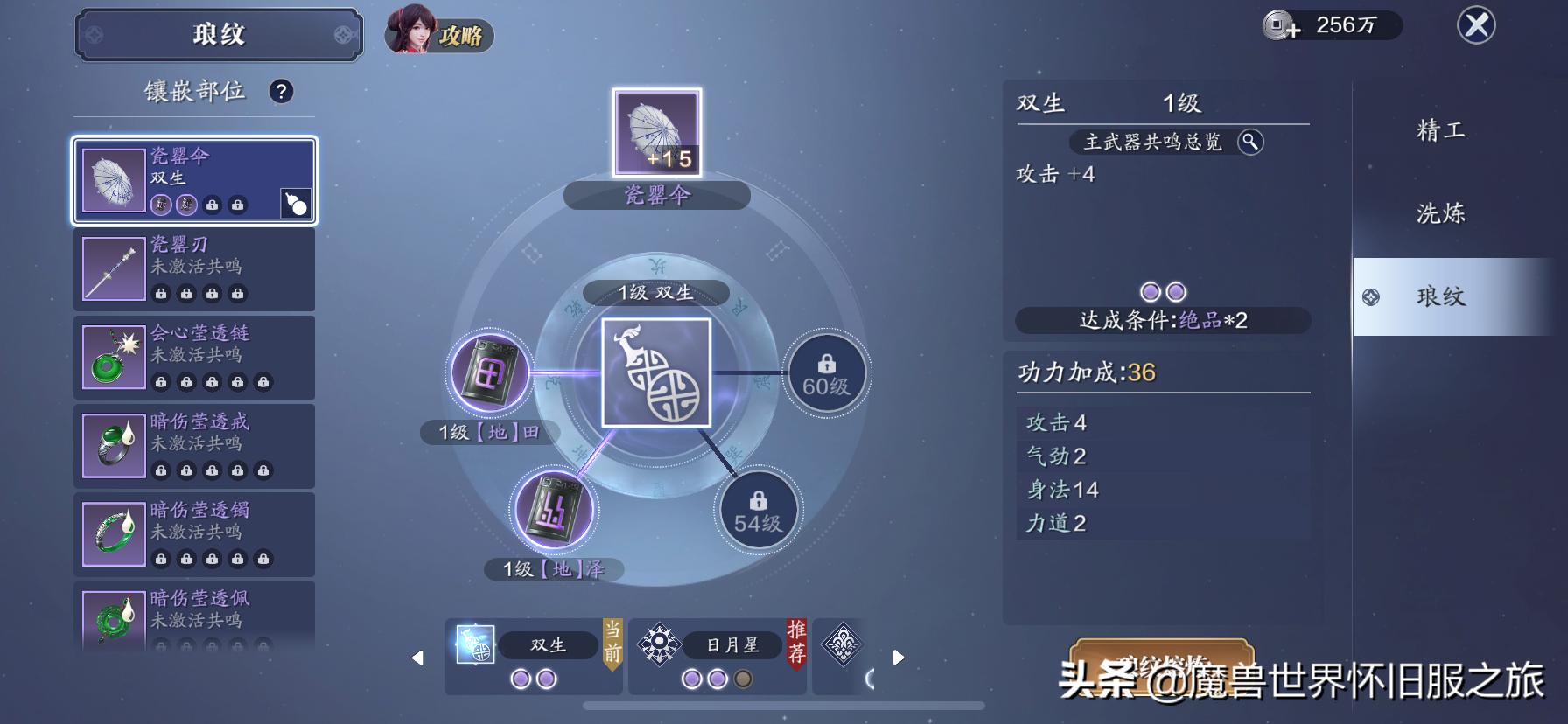Select the 暗伤莹透戒 equipment entry
Image resolution: width=1568 pixels, height=724 pixels.
194,446
